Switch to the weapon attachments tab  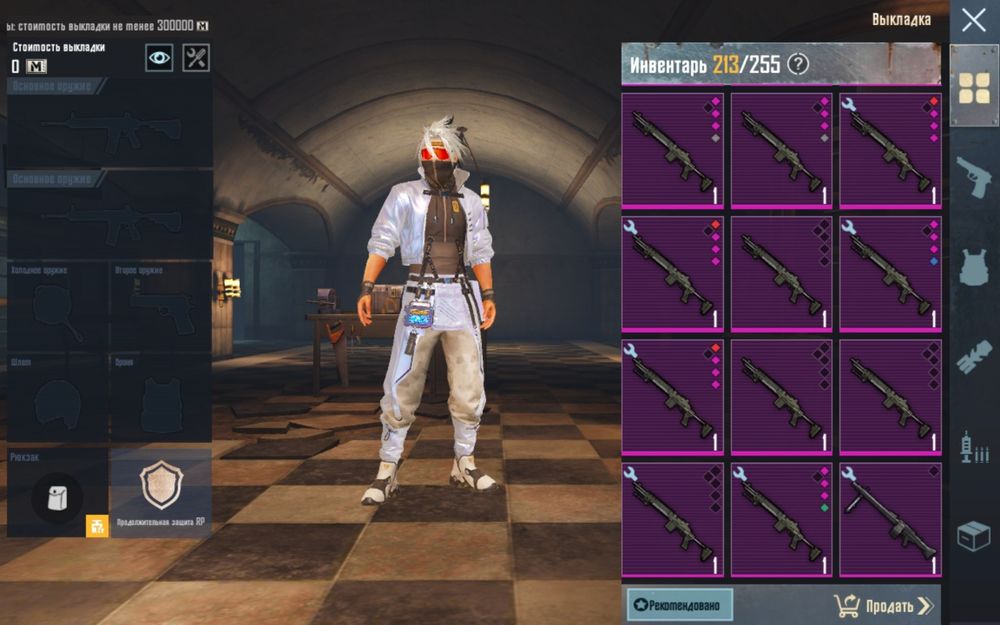(974, 357)
